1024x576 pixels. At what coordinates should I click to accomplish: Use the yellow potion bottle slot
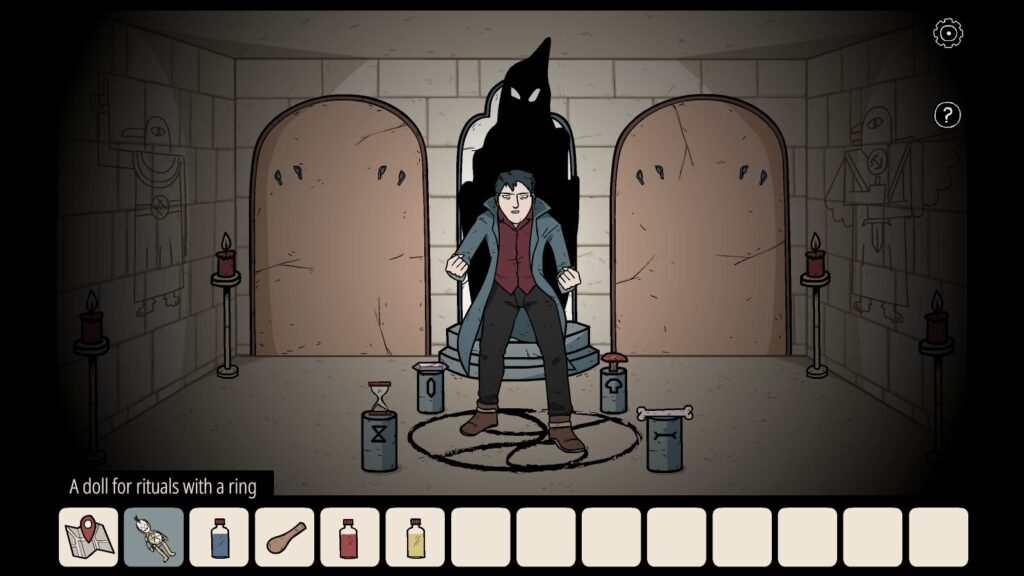coord(415,537)
